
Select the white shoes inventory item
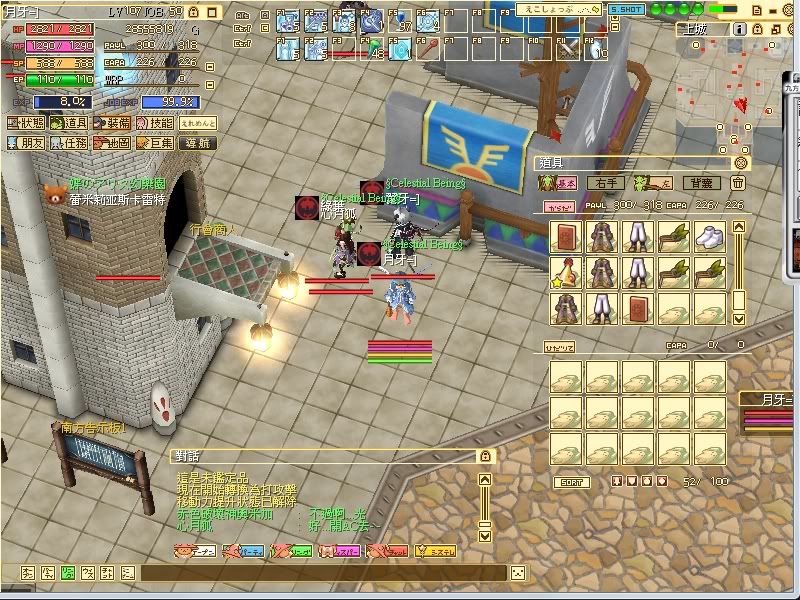click(x=710, y=237)
